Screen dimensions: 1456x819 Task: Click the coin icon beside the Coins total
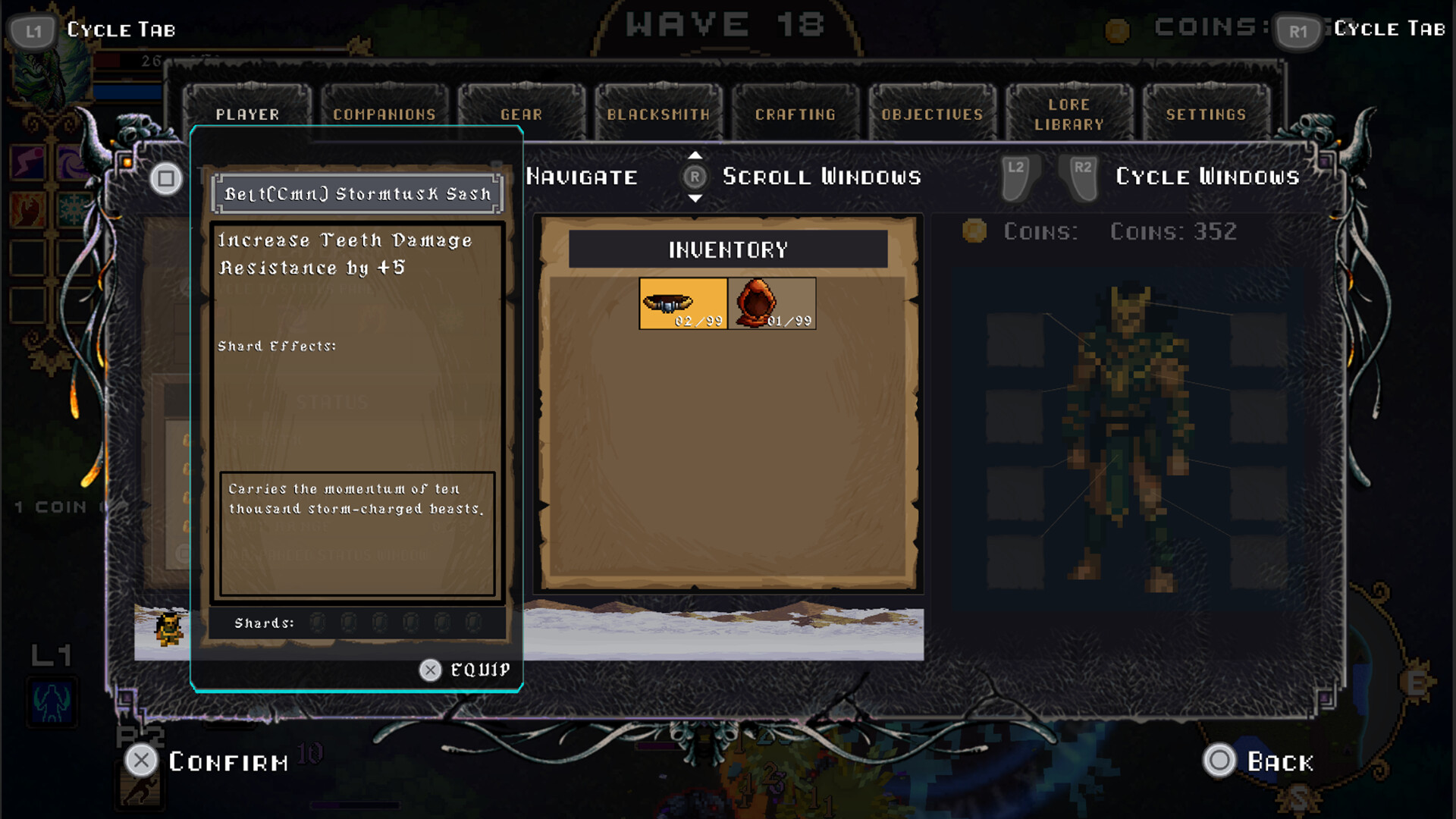pos(973,232)
